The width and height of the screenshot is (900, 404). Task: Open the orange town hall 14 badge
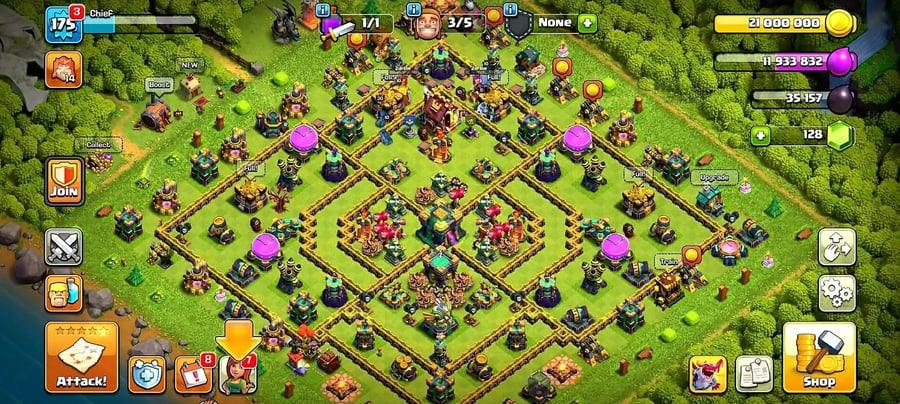pyautogui.click(x=63, y=68)
